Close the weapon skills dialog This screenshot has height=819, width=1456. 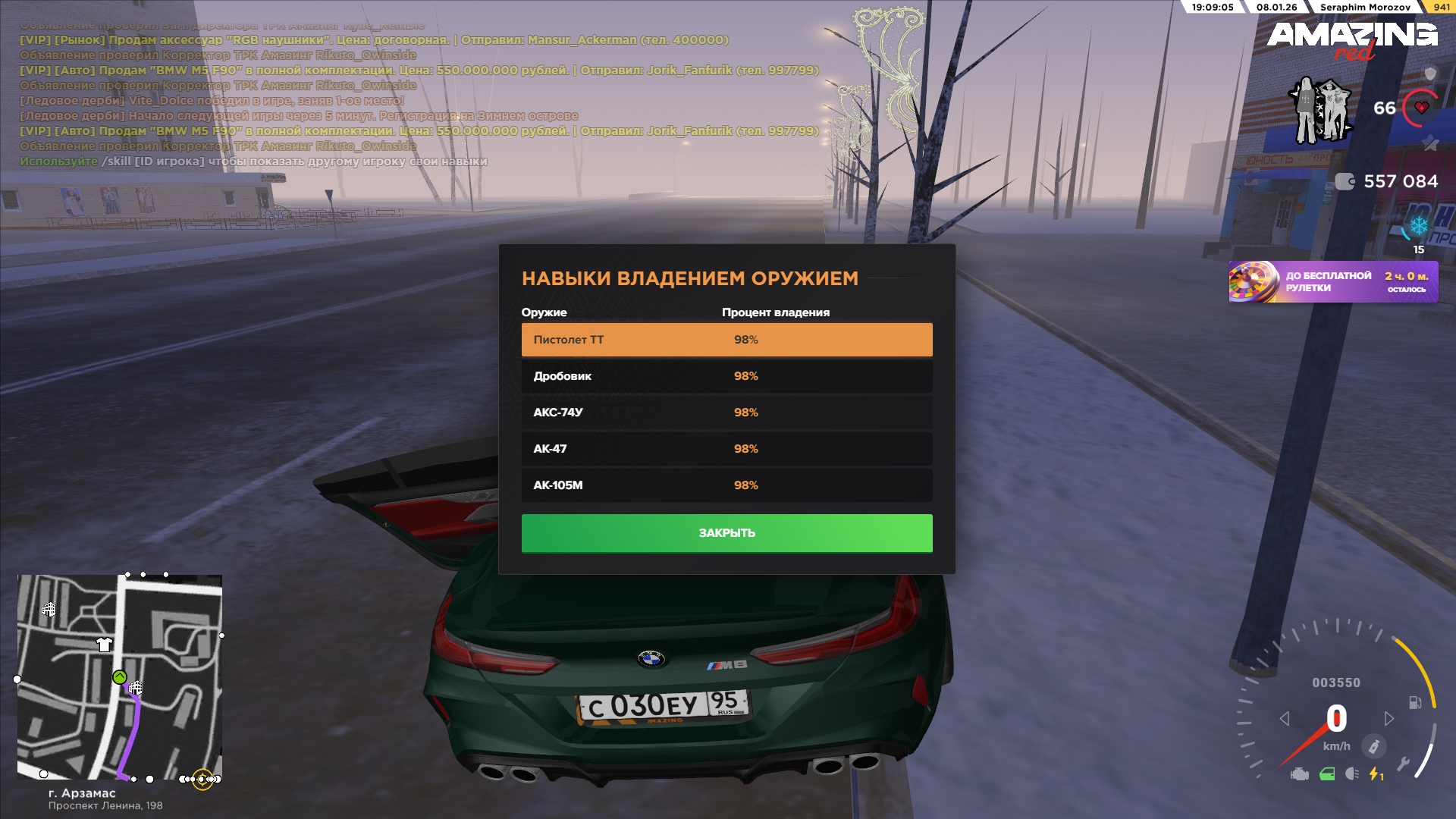726,533
